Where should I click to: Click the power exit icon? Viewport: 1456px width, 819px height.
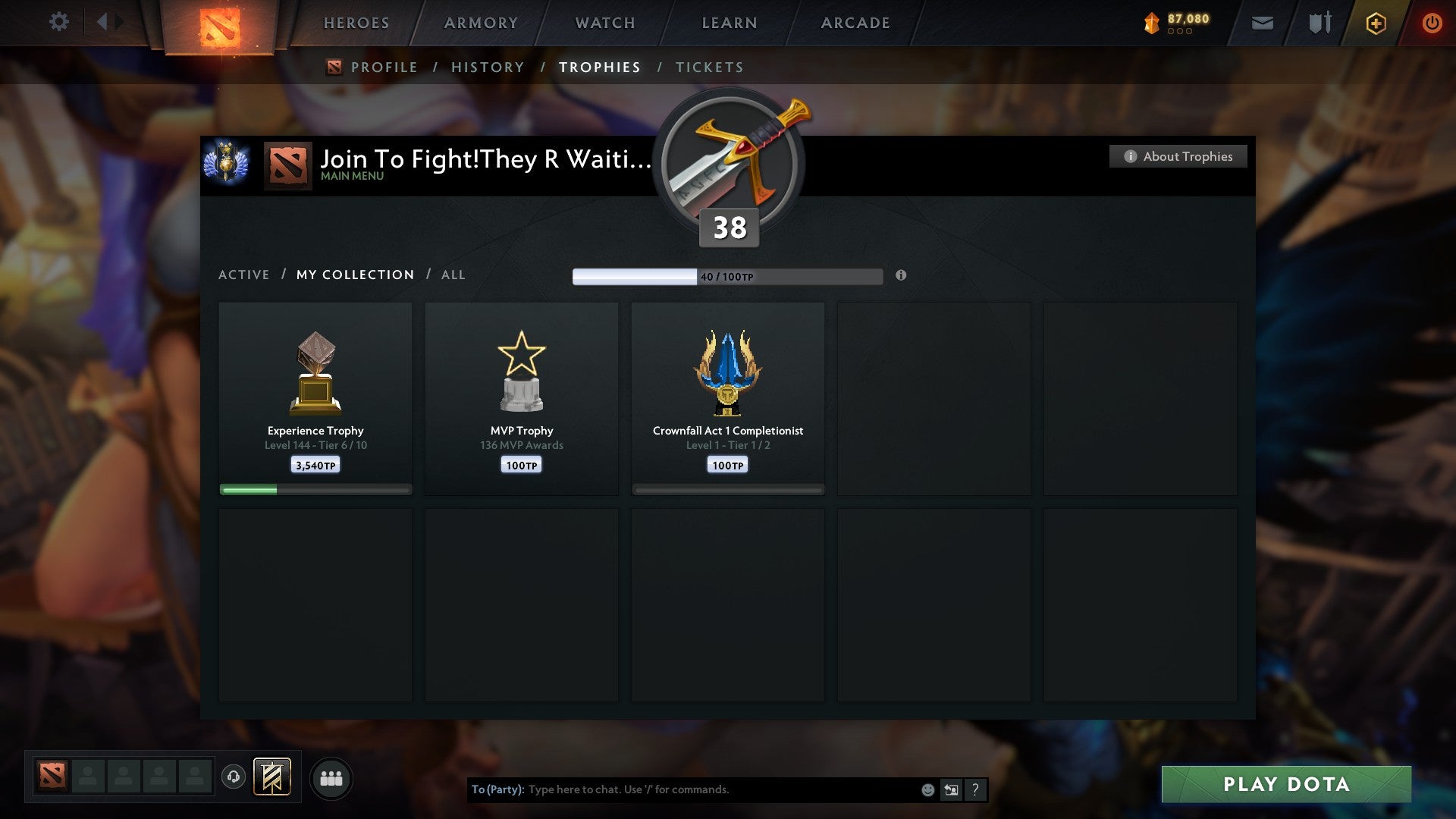[1433, 23]
